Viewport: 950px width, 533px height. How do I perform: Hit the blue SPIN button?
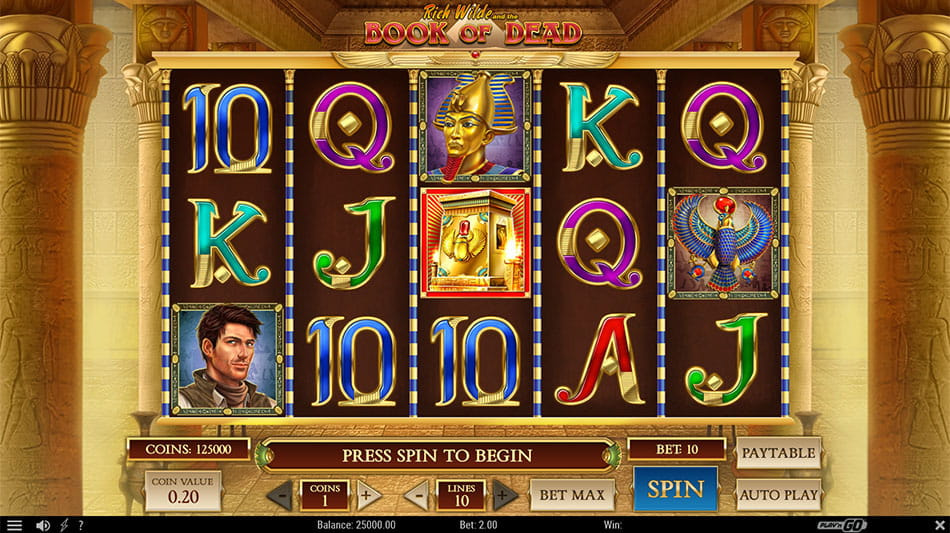tap(676, 490)
